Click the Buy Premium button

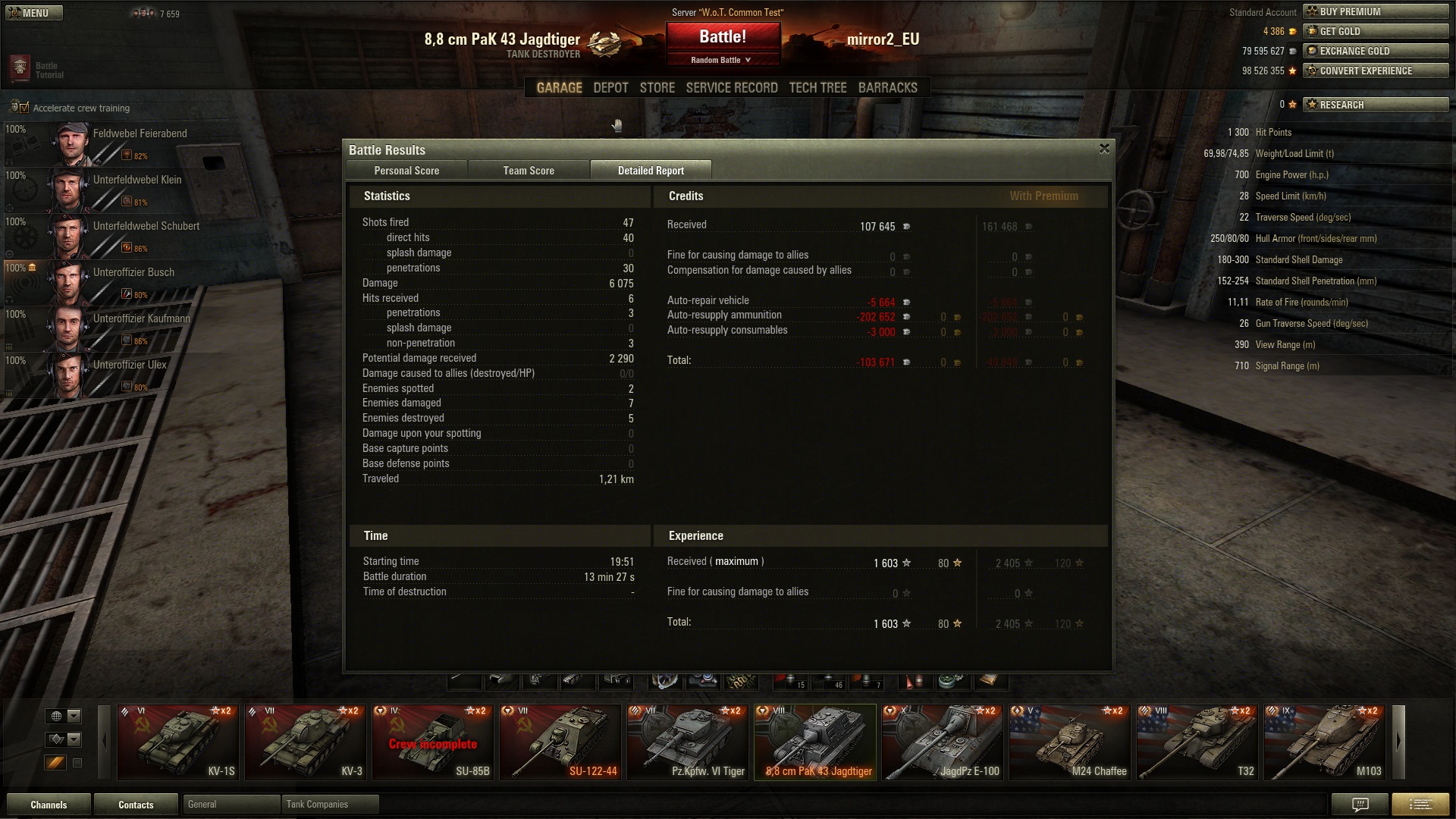click(1376, 11)
